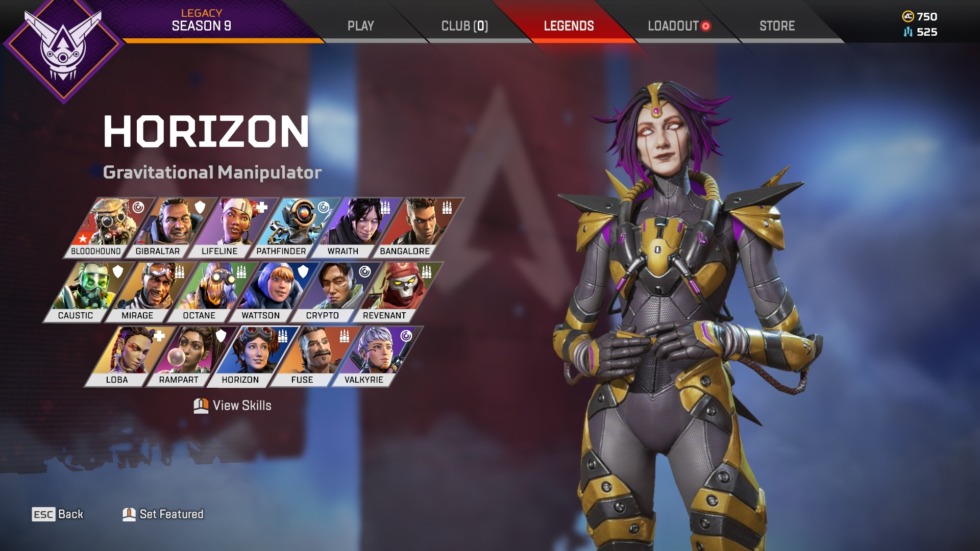Open View Skills for Horizon
Image resolution: width=980 pixels, height=551 pixels.
click(232, 406)
